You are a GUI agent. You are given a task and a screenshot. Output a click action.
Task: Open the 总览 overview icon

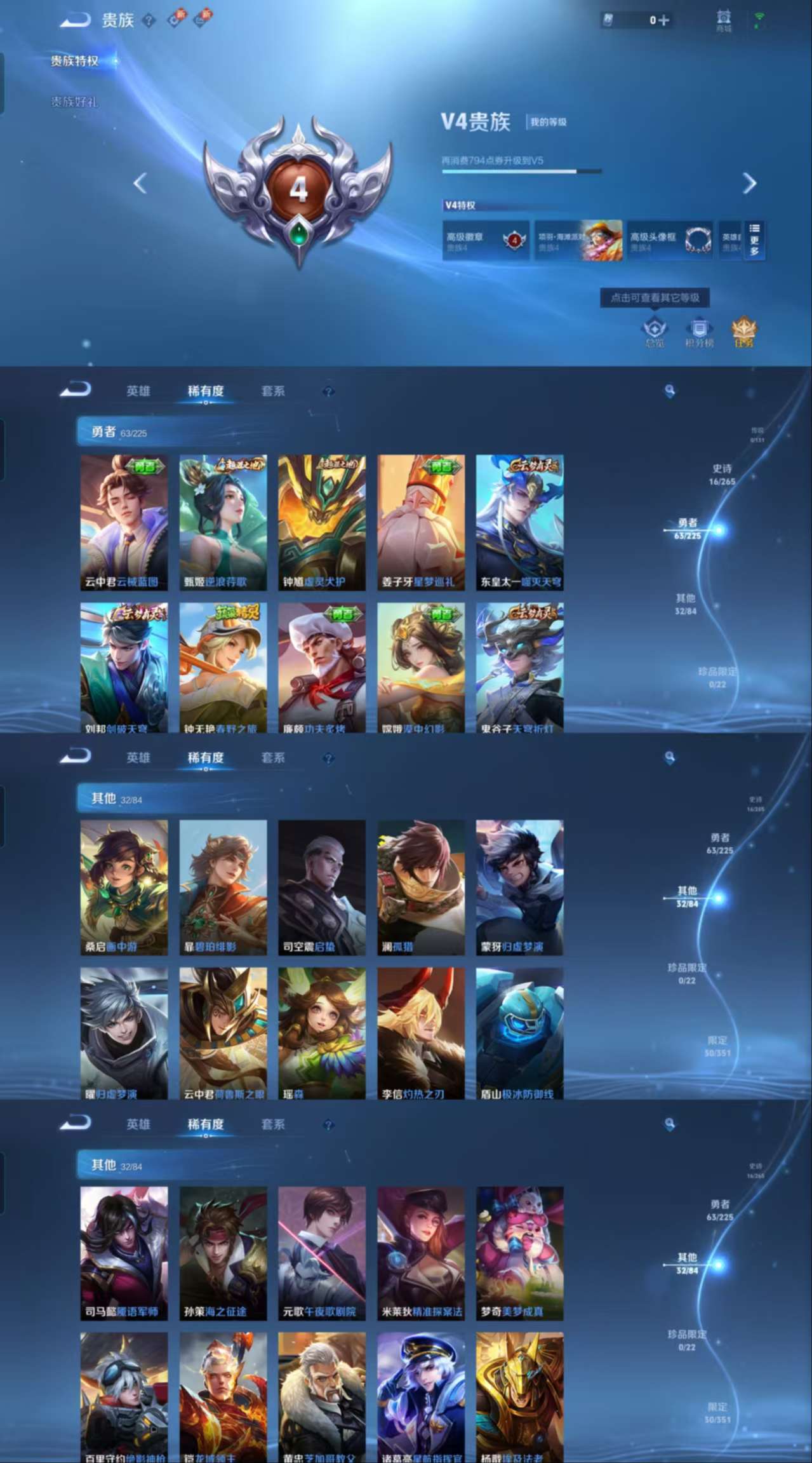pos(655,331)
